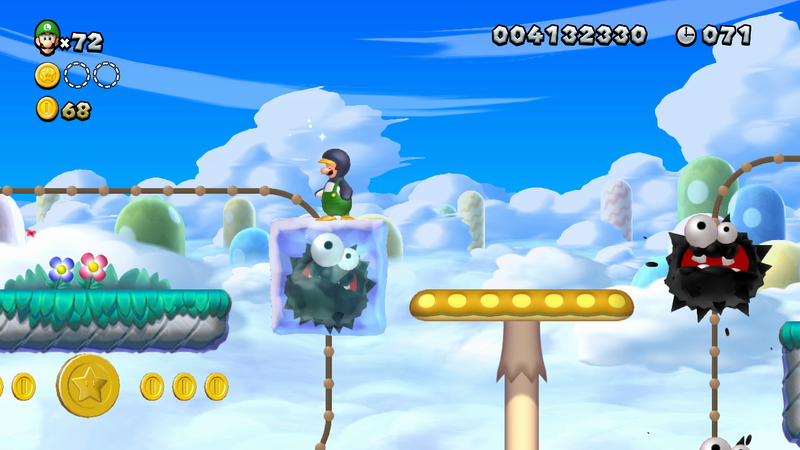Image resolution: width=800 pixels, height=450 pixels.
Task: Click the Luigi head lives icon
Action: tap(47, 37)
